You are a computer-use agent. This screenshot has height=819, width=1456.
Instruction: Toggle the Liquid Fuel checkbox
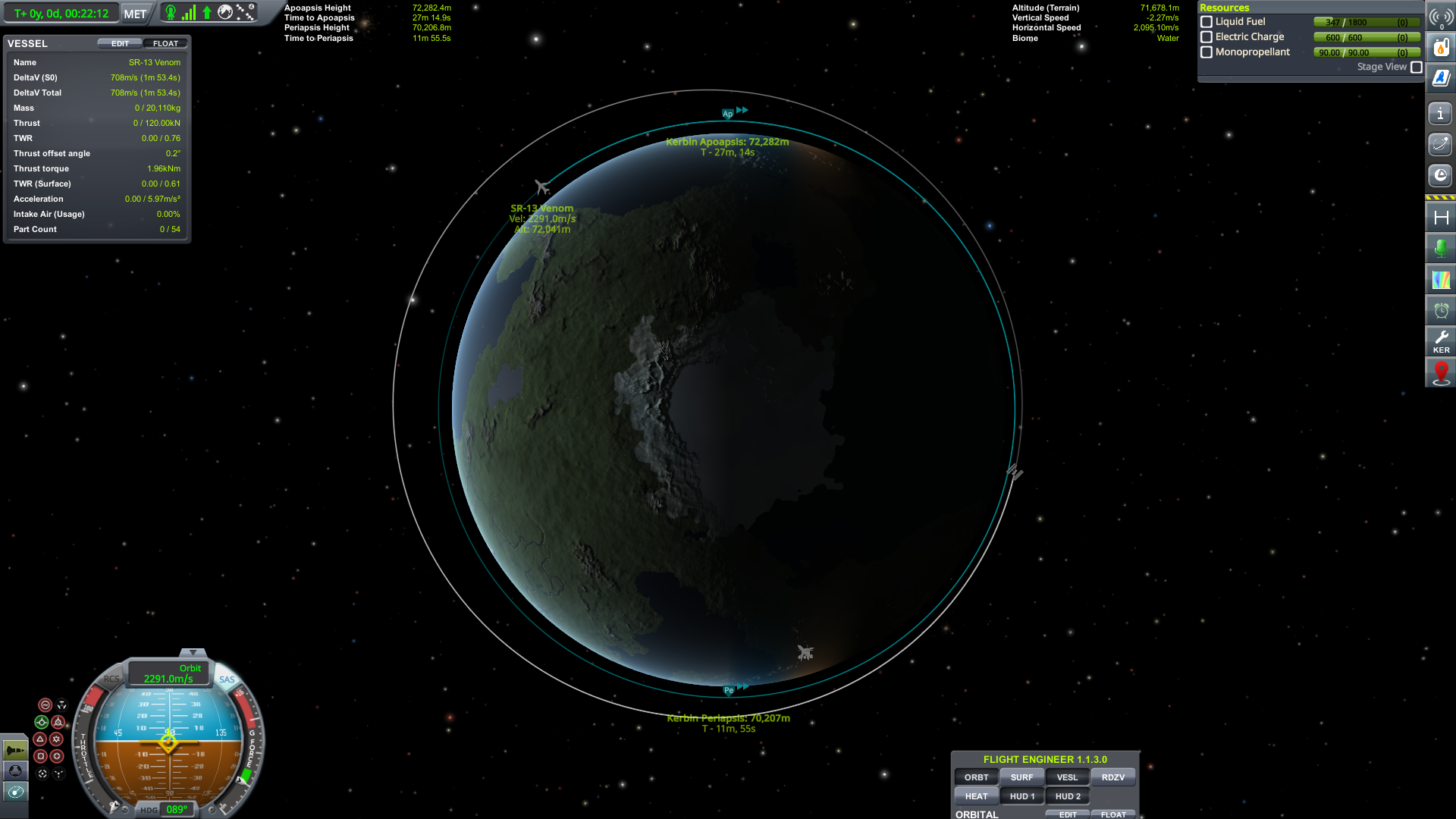click(x=1207, y=22)
